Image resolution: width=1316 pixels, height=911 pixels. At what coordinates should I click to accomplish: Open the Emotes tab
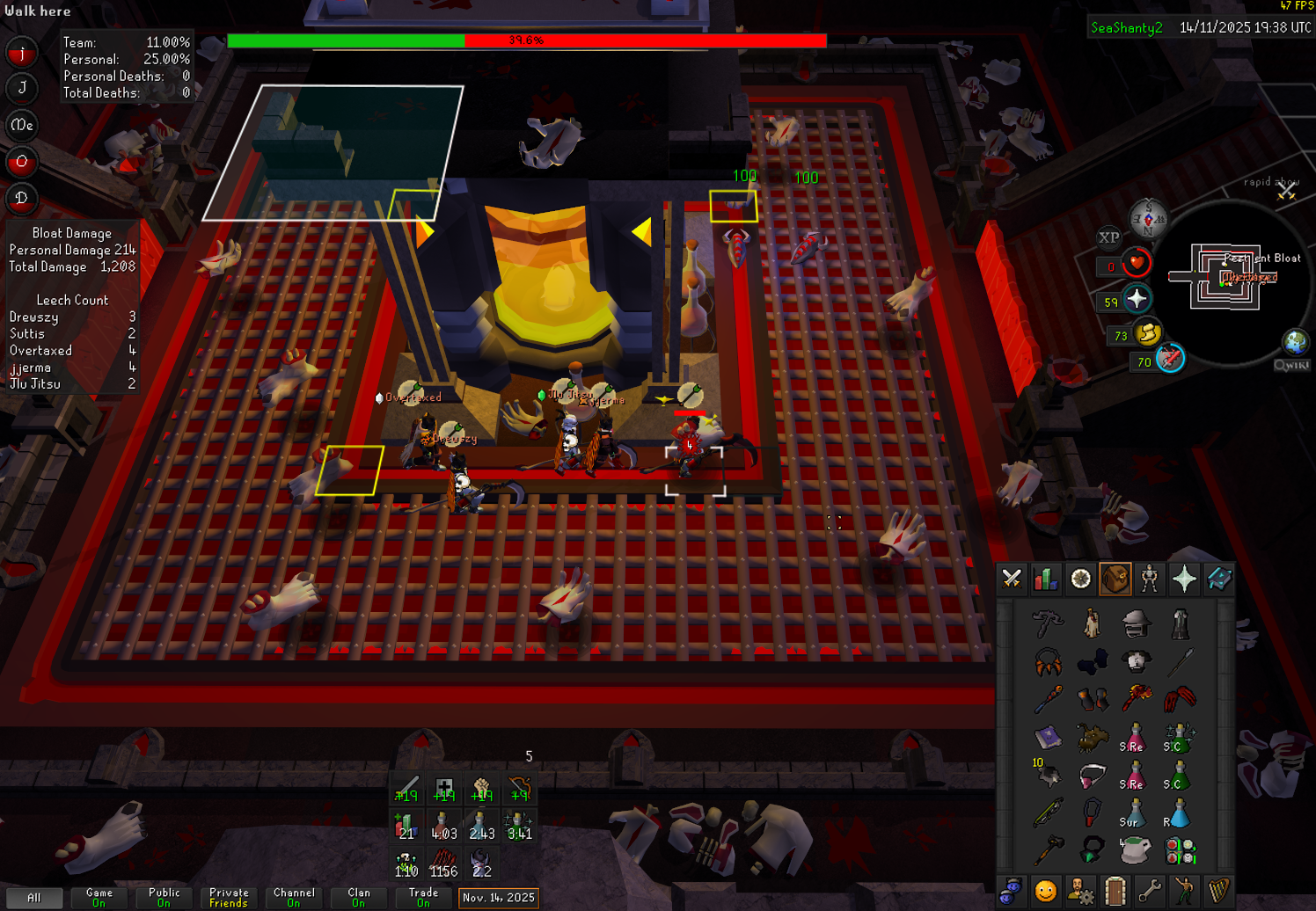pyautogui.click(x=1184, y=892)
